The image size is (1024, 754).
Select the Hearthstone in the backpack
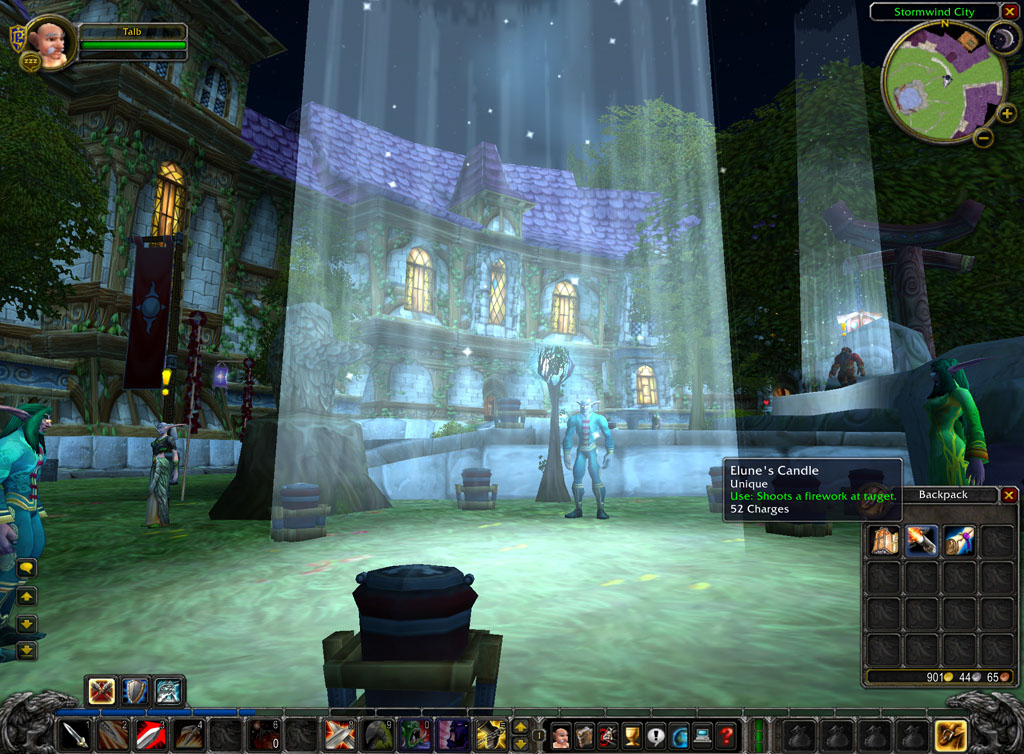tap(959, 541)
